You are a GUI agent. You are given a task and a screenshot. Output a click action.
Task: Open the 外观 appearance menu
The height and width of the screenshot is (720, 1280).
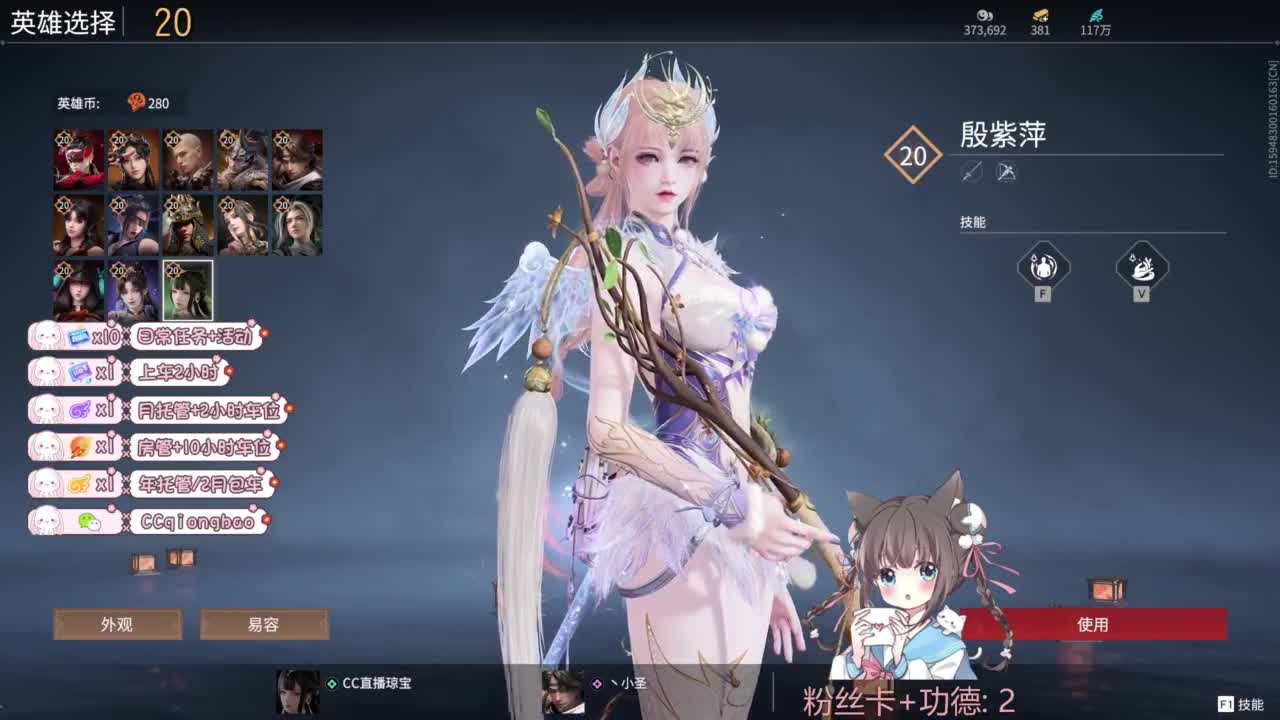[x=117, y=623]
